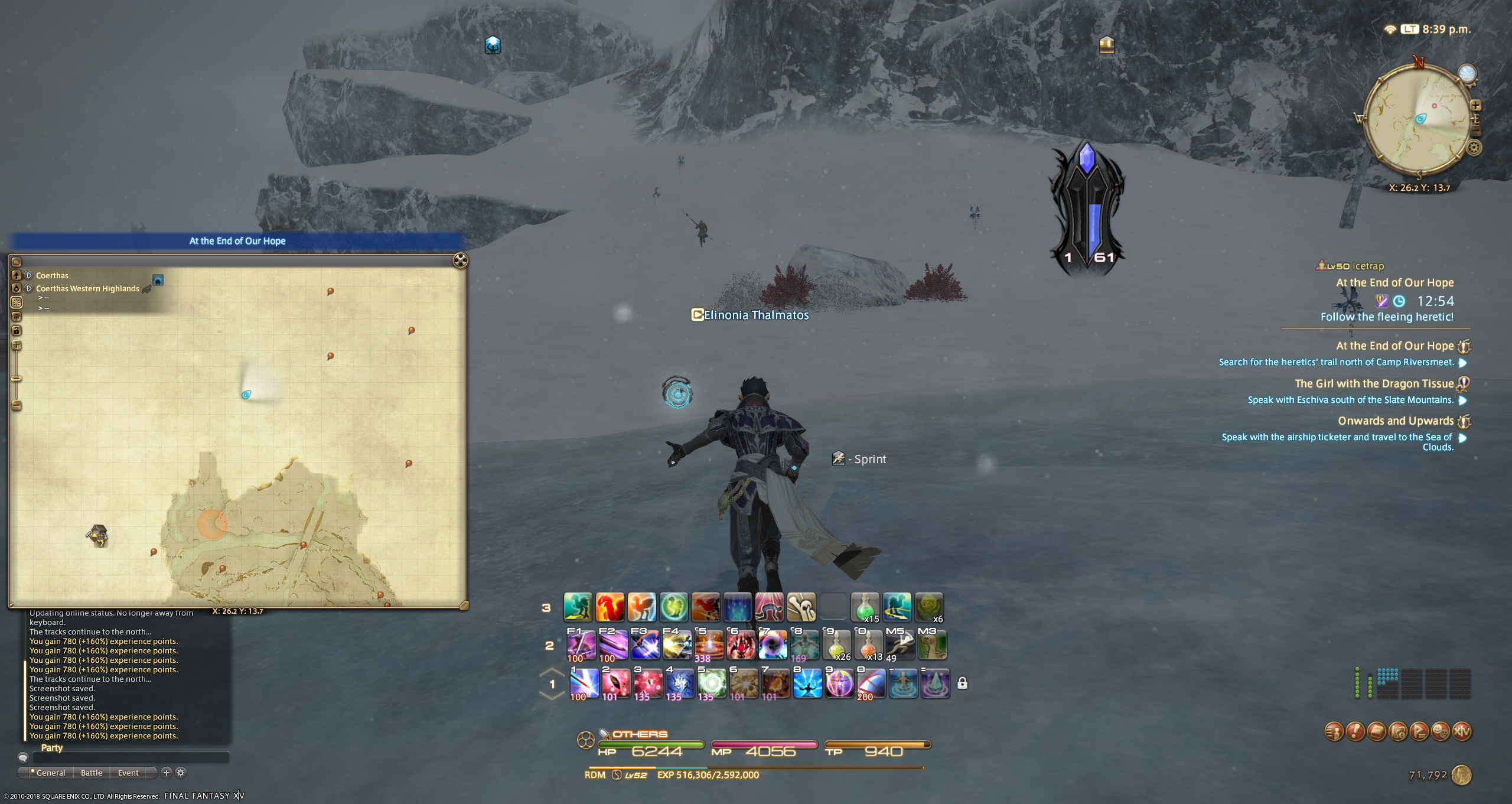Open the XIV system menu button
This screenshot has height=804, width=1512.
coord(1462,731)
